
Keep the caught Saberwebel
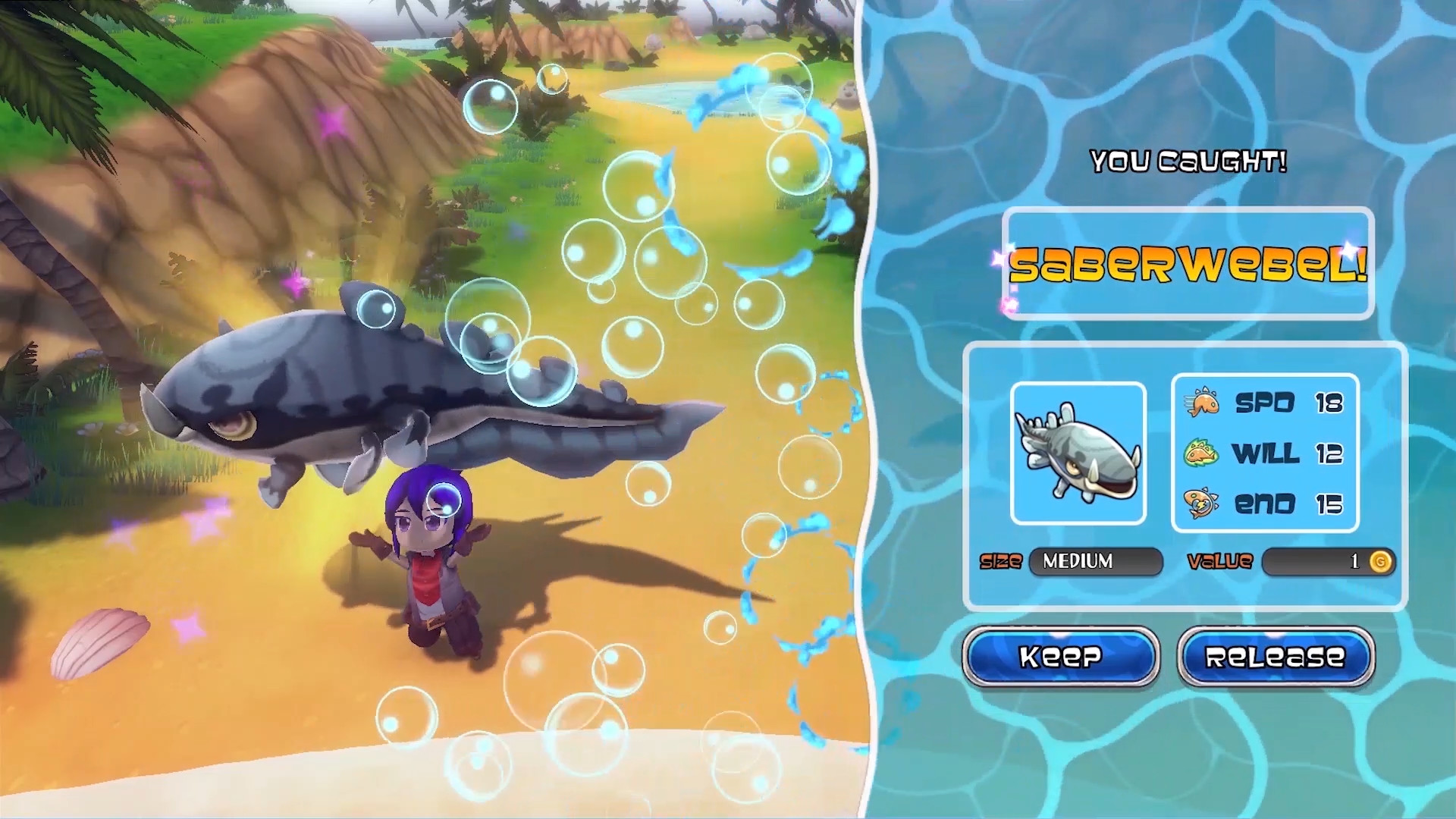pyautogui.click(x=1060, y=657)
